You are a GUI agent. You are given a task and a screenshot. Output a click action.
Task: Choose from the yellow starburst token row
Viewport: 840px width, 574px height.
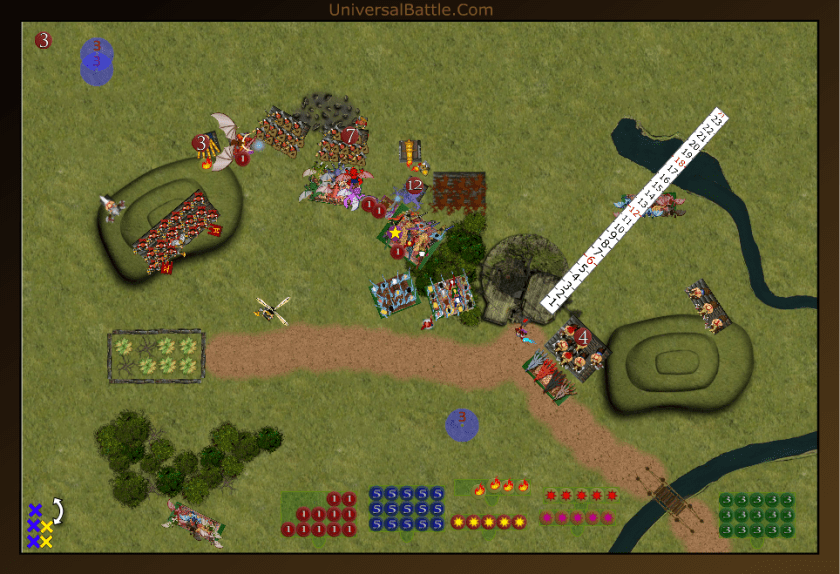488,522
